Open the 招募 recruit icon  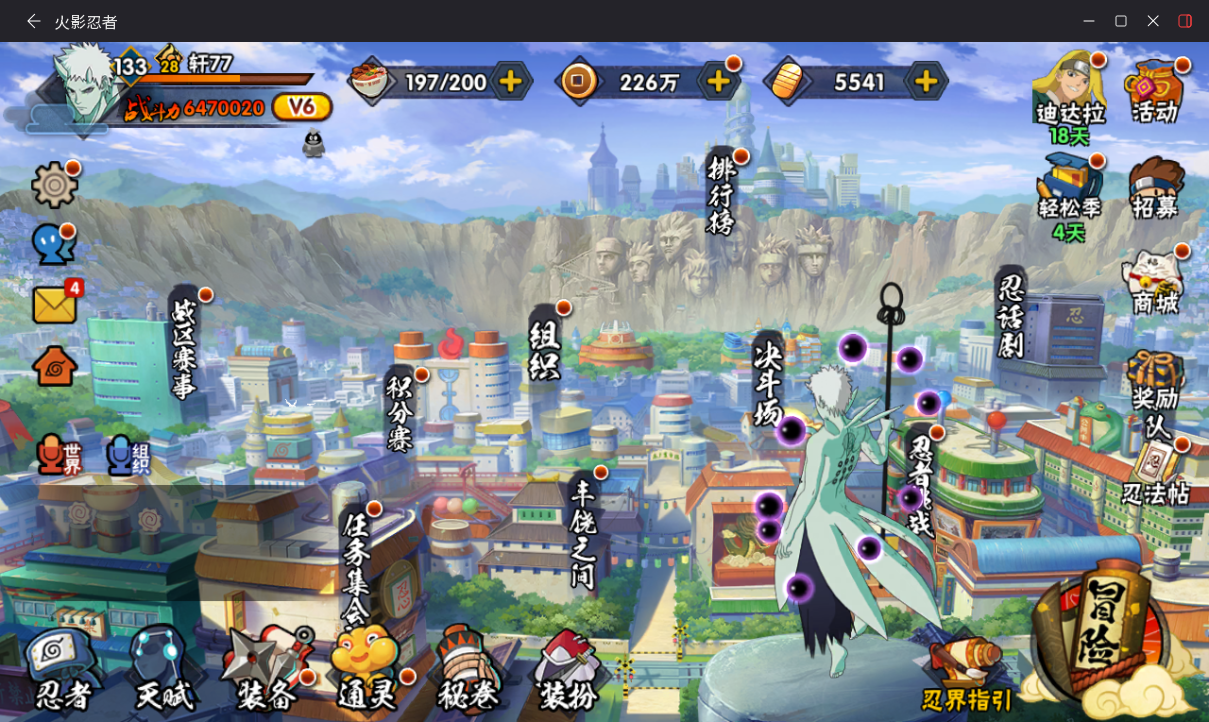(x=1154, y=187)
